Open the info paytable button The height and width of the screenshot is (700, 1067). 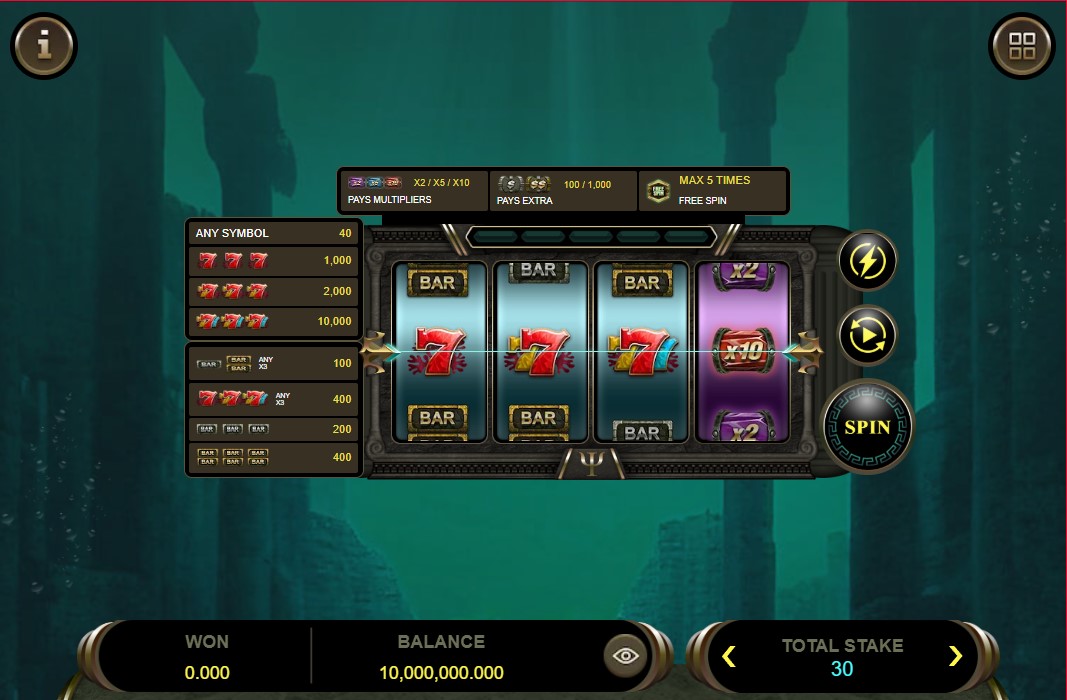click(44, 45)
